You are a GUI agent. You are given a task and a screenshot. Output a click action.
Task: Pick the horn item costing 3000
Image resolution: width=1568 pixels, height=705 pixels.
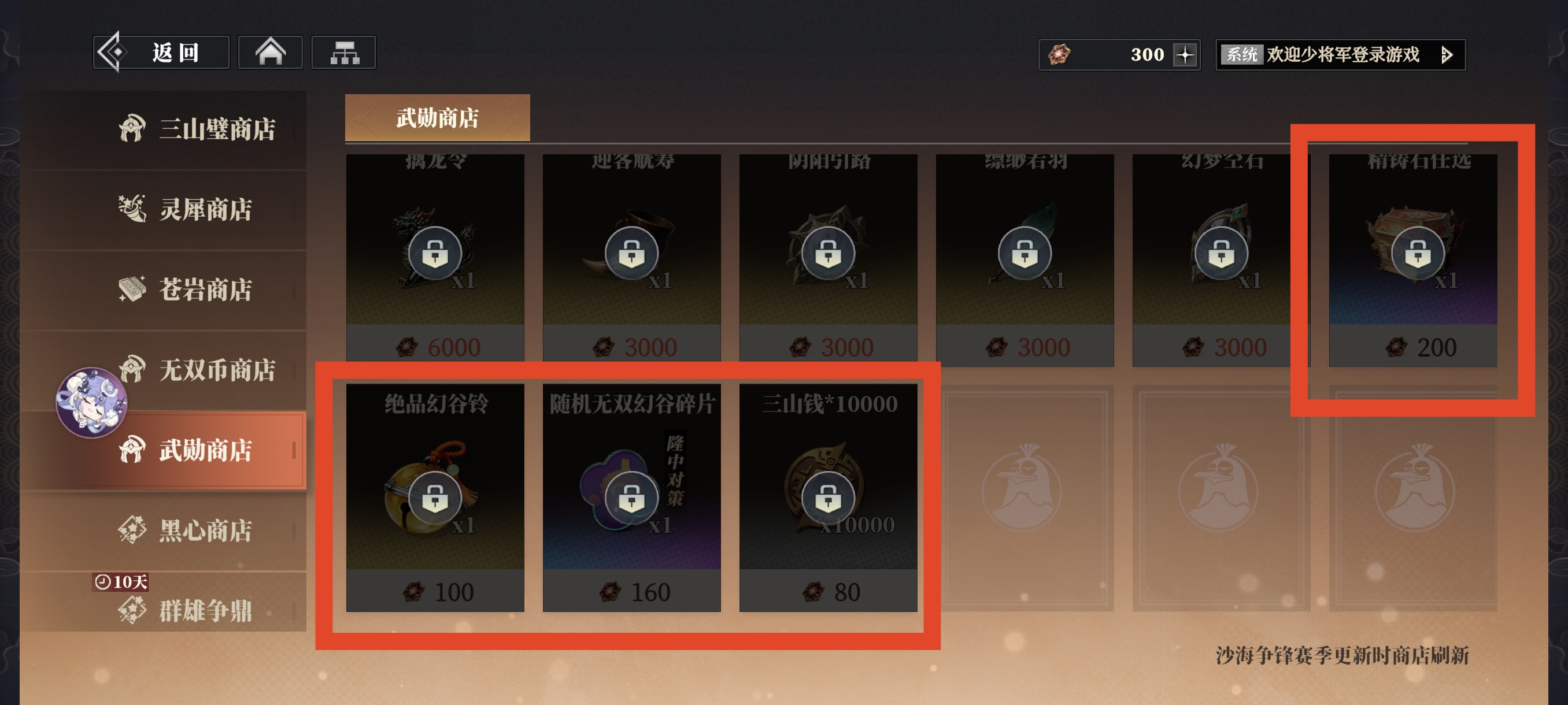pyautogui.click(x=631, y=255)
